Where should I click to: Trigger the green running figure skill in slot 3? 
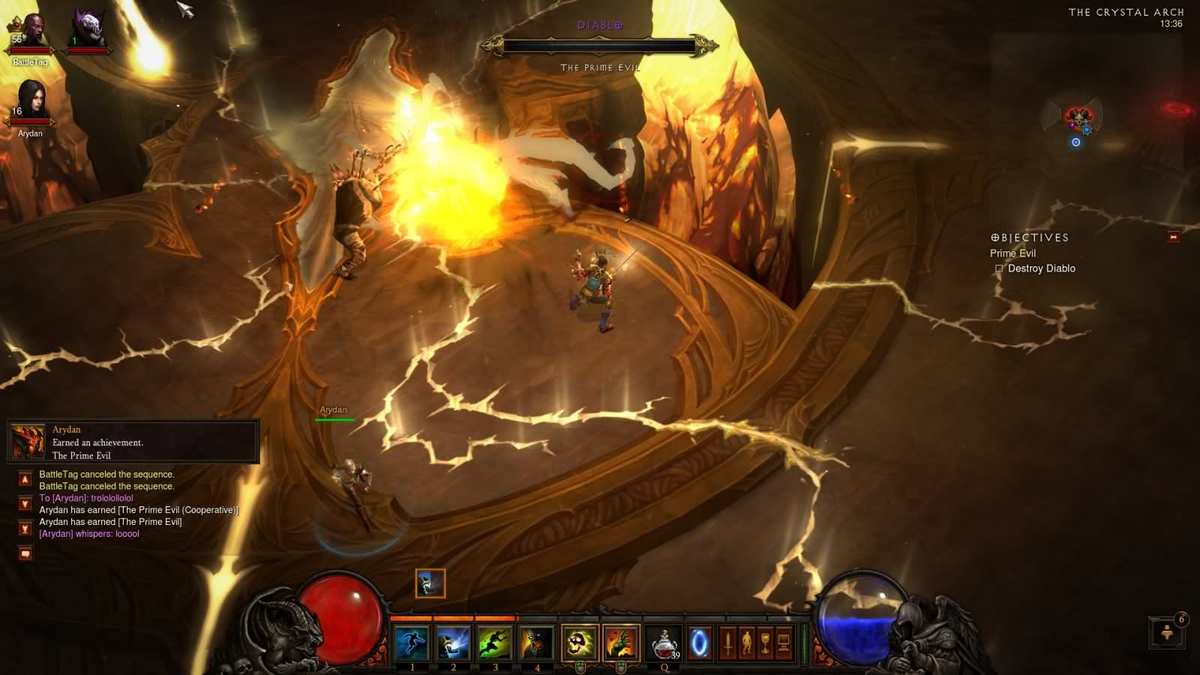(495, 643)
